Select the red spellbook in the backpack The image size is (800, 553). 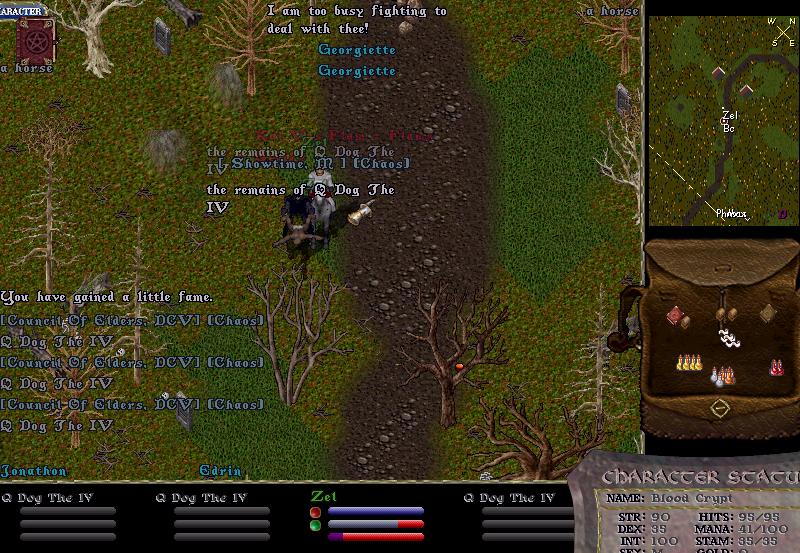677,316
